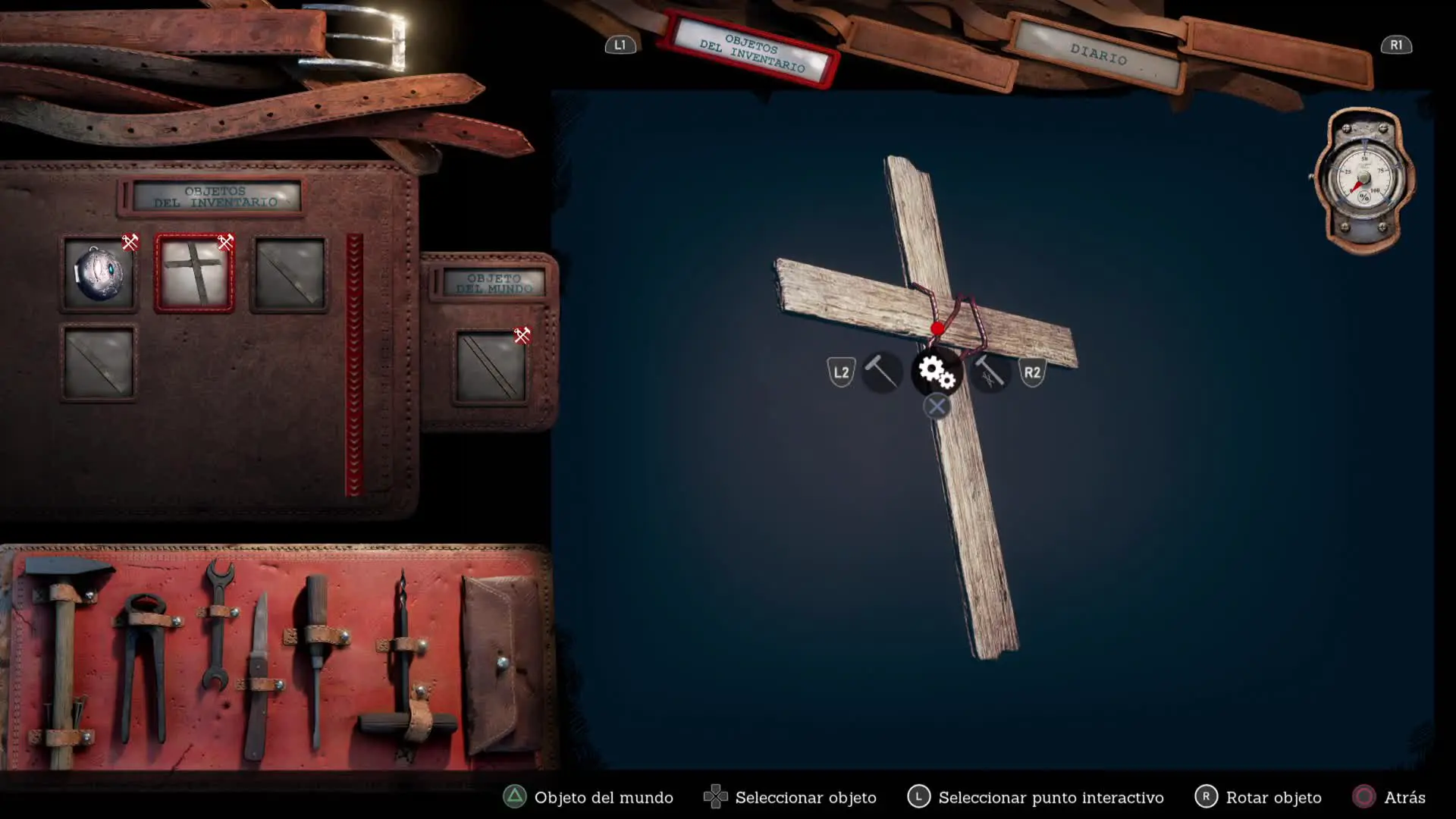
Task: Choose the hammer icon beside the gears
Action: click(881, 372)
